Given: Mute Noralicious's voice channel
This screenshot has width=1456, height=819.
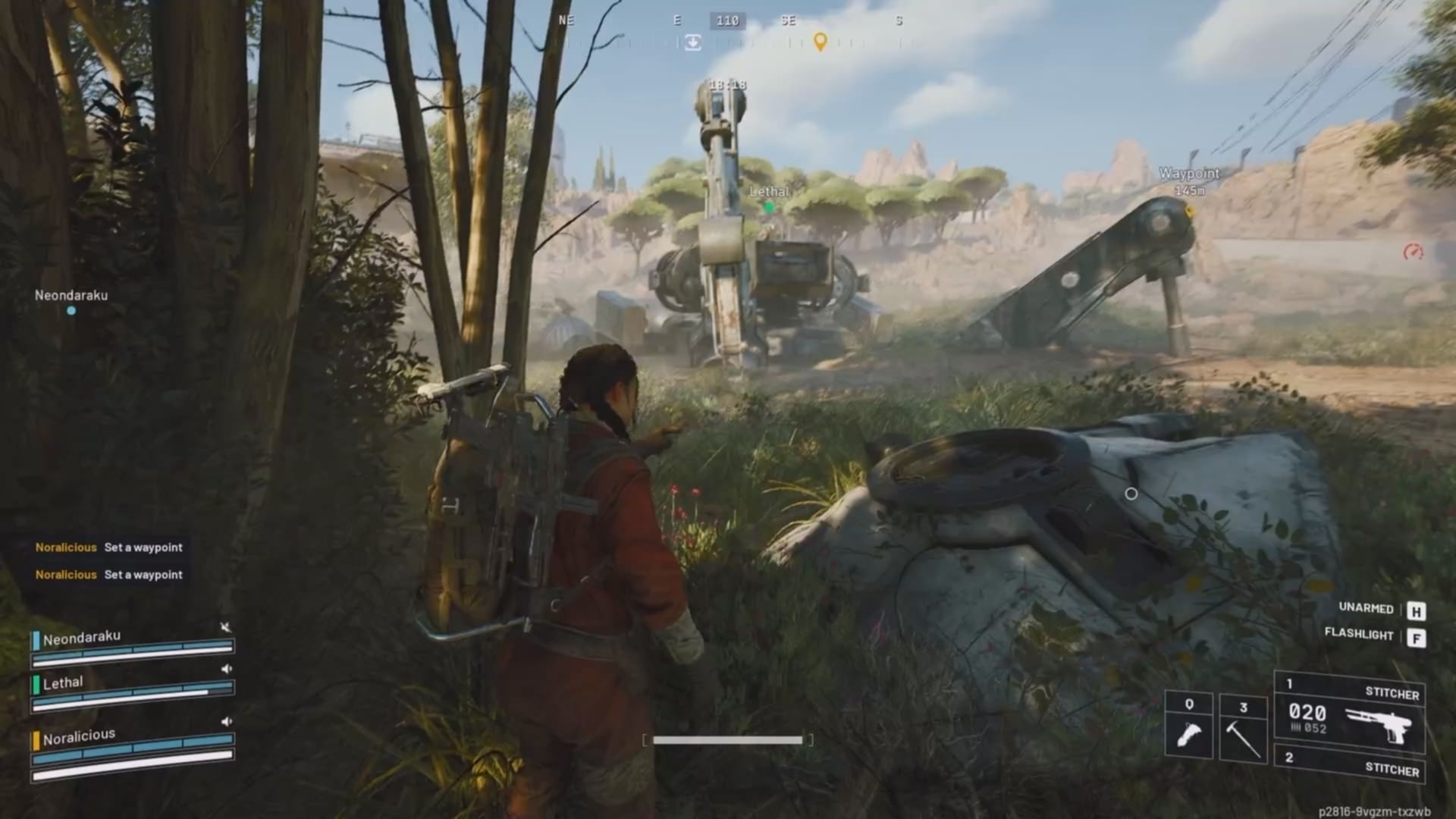Looking at the screenshot, I should coord(226,721).
